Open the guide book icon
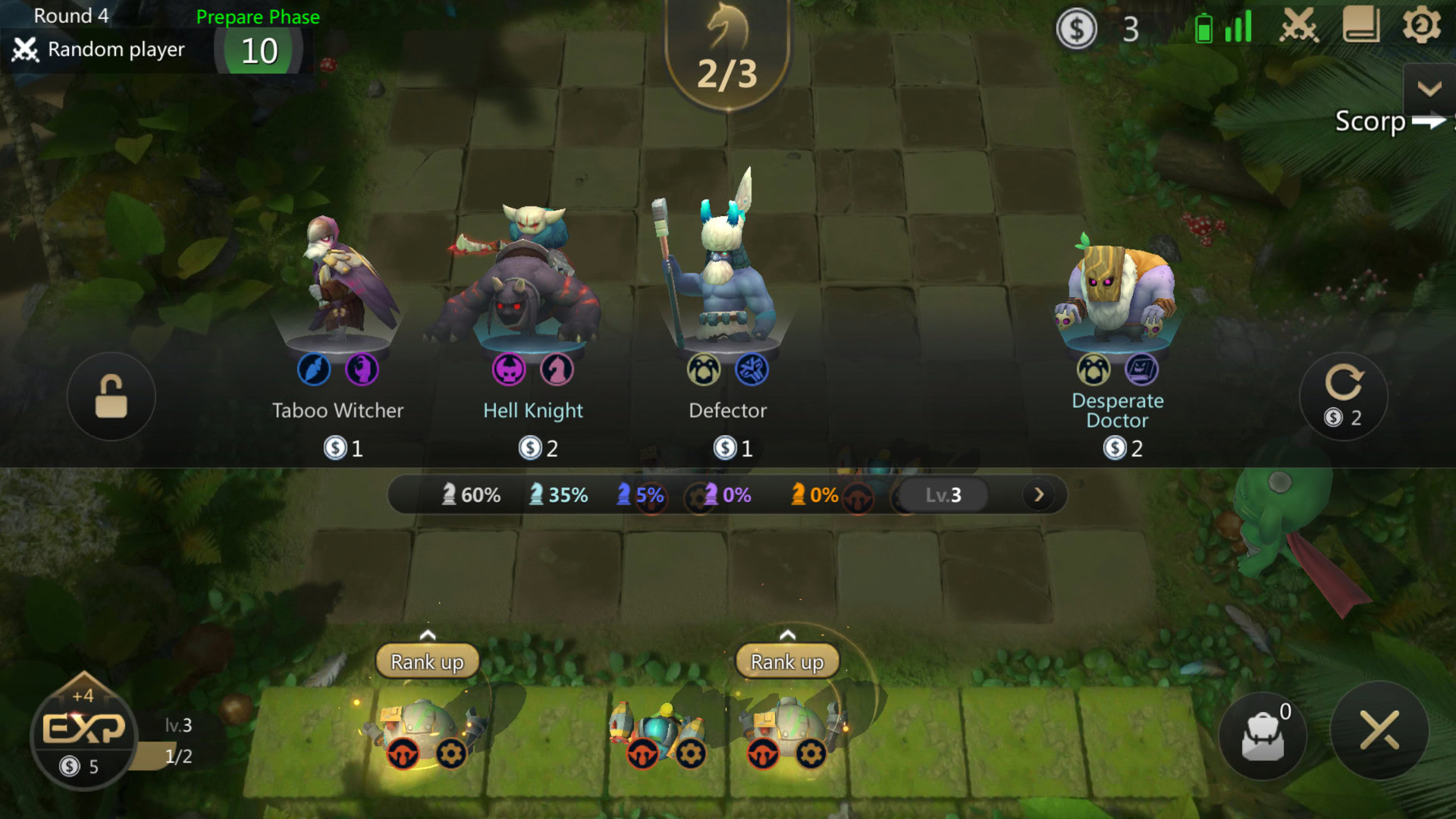The height and width of the screenshot is (819, 1456). (1361, 26)
